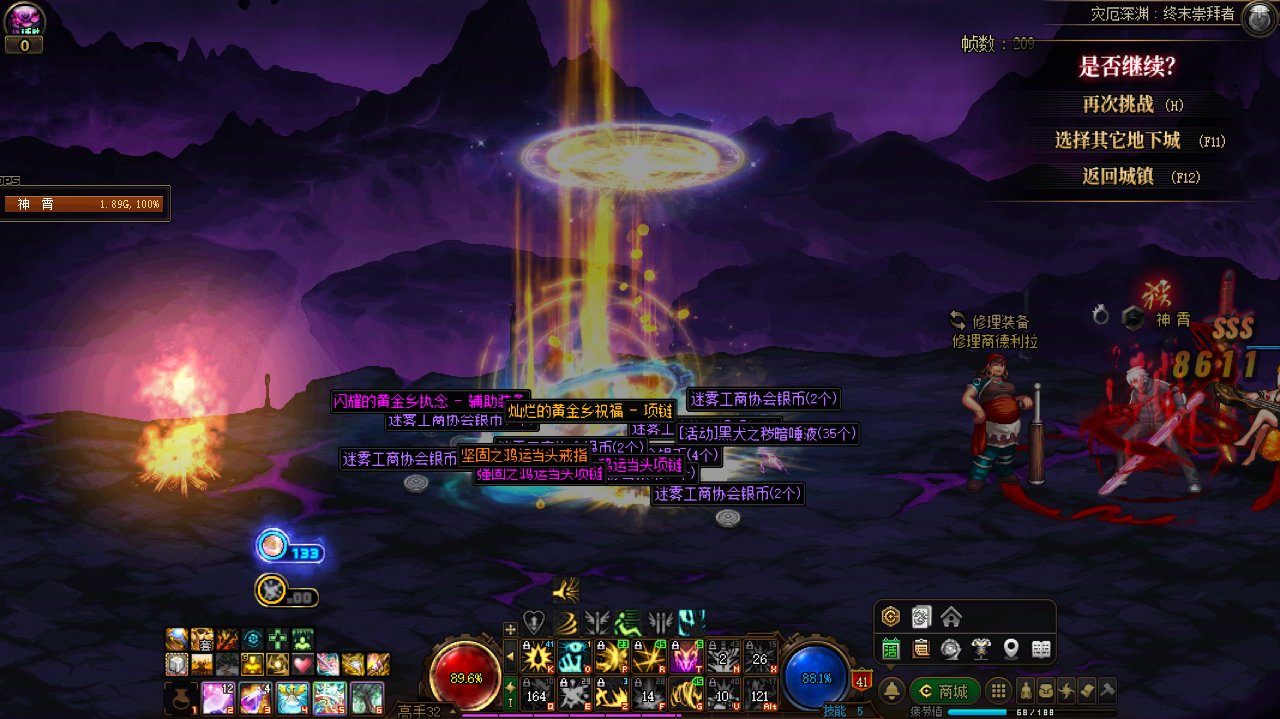Choose 返回城镇 to return to town

tap(1118, 176)
